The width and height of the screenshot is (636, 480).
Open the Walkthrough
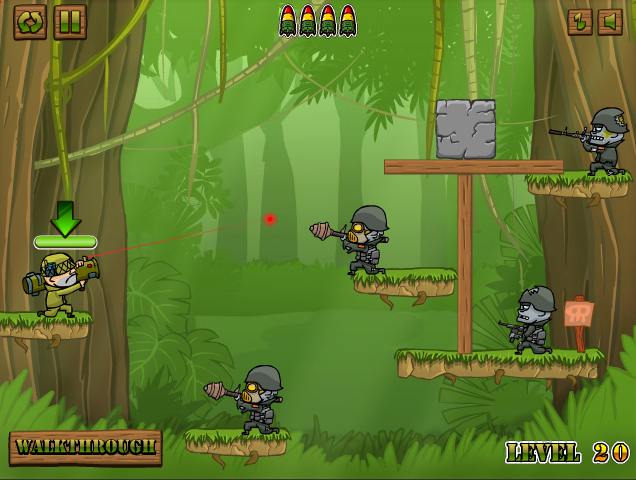(x=86, y=447)
